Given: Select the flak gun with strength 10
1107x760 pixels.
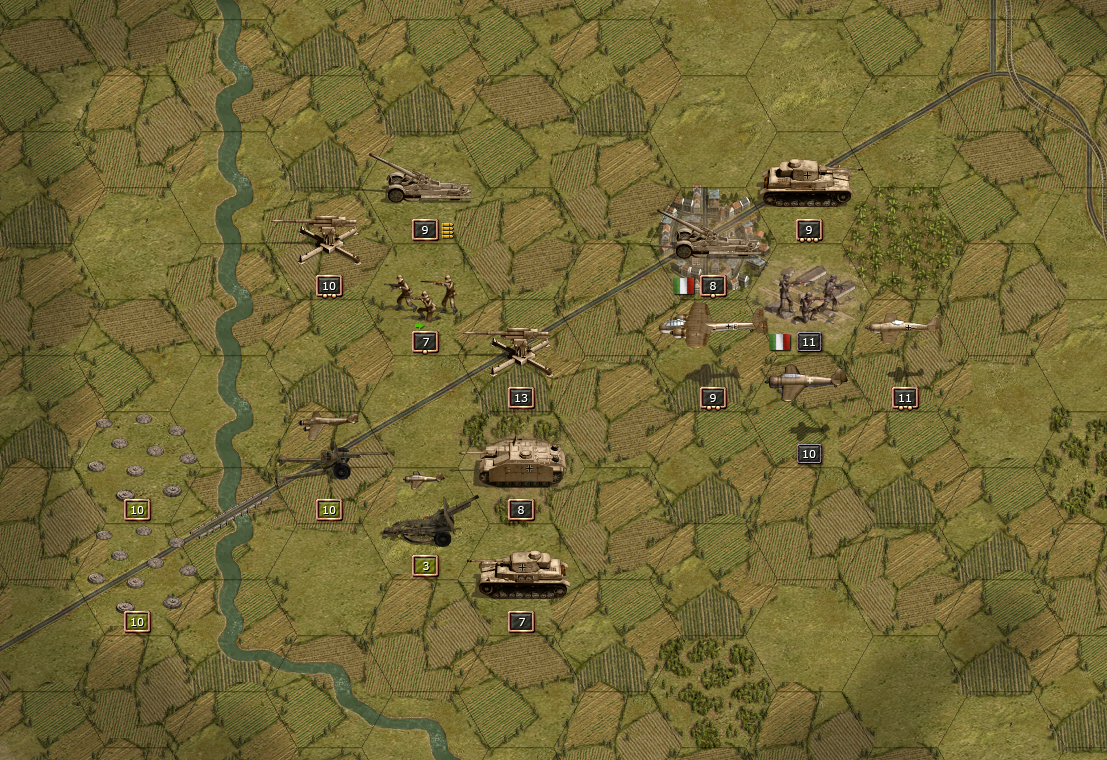Looking at the screenshot, I should 328,239.
